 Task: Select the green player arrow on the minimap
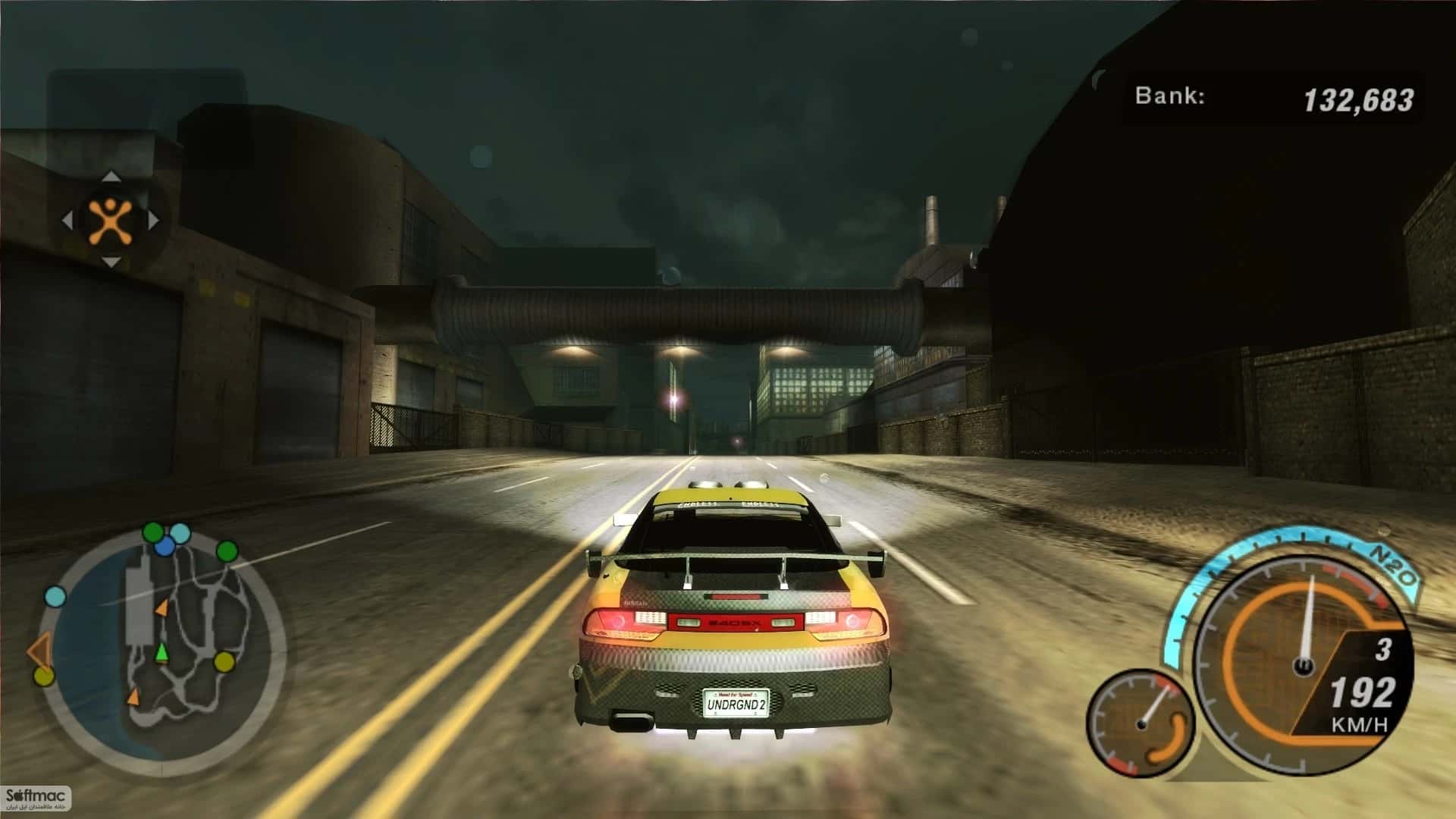pyautogui.click(x=162, y=653)
